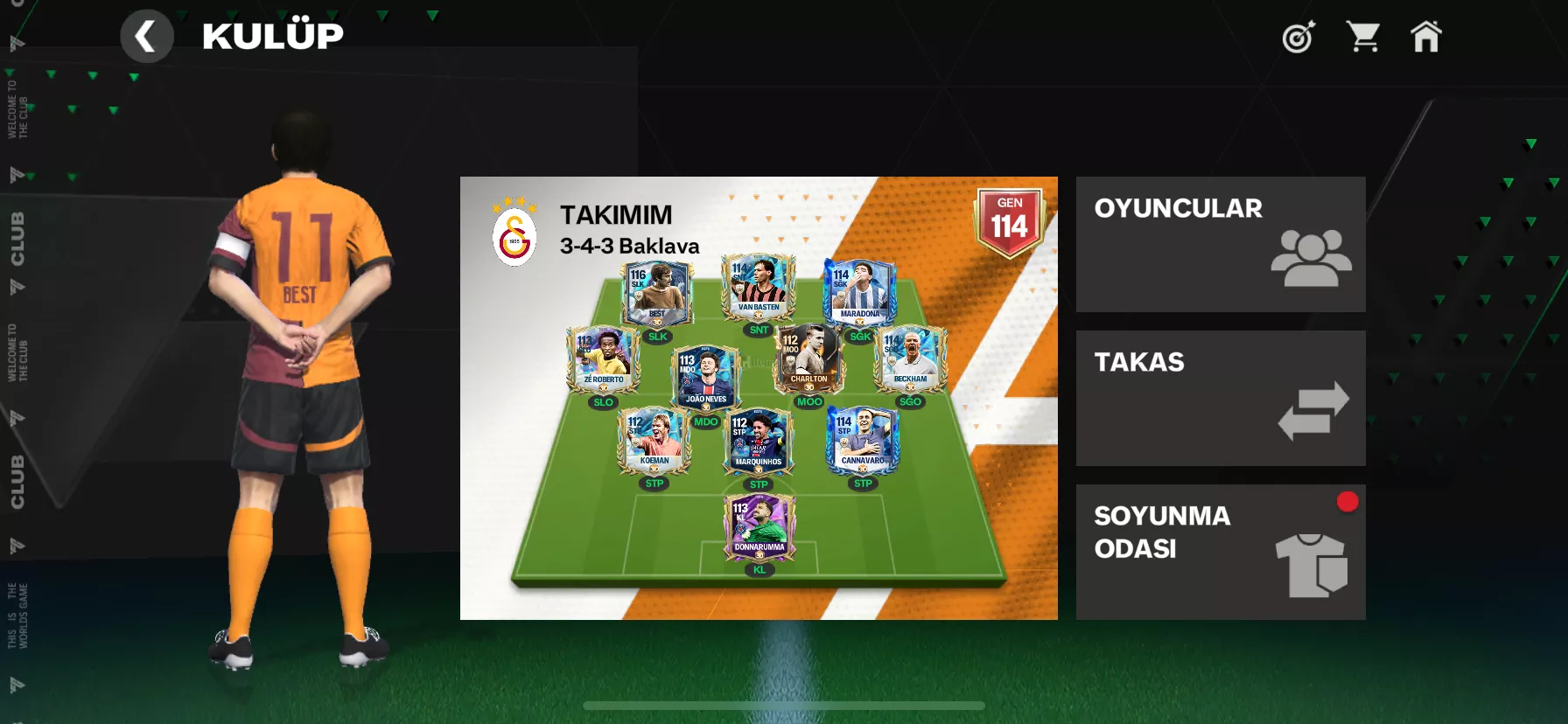Choose the Donnarumma goalkeeper card
The width and height of the screenshot is (1568, 724).
coord(759,526)
